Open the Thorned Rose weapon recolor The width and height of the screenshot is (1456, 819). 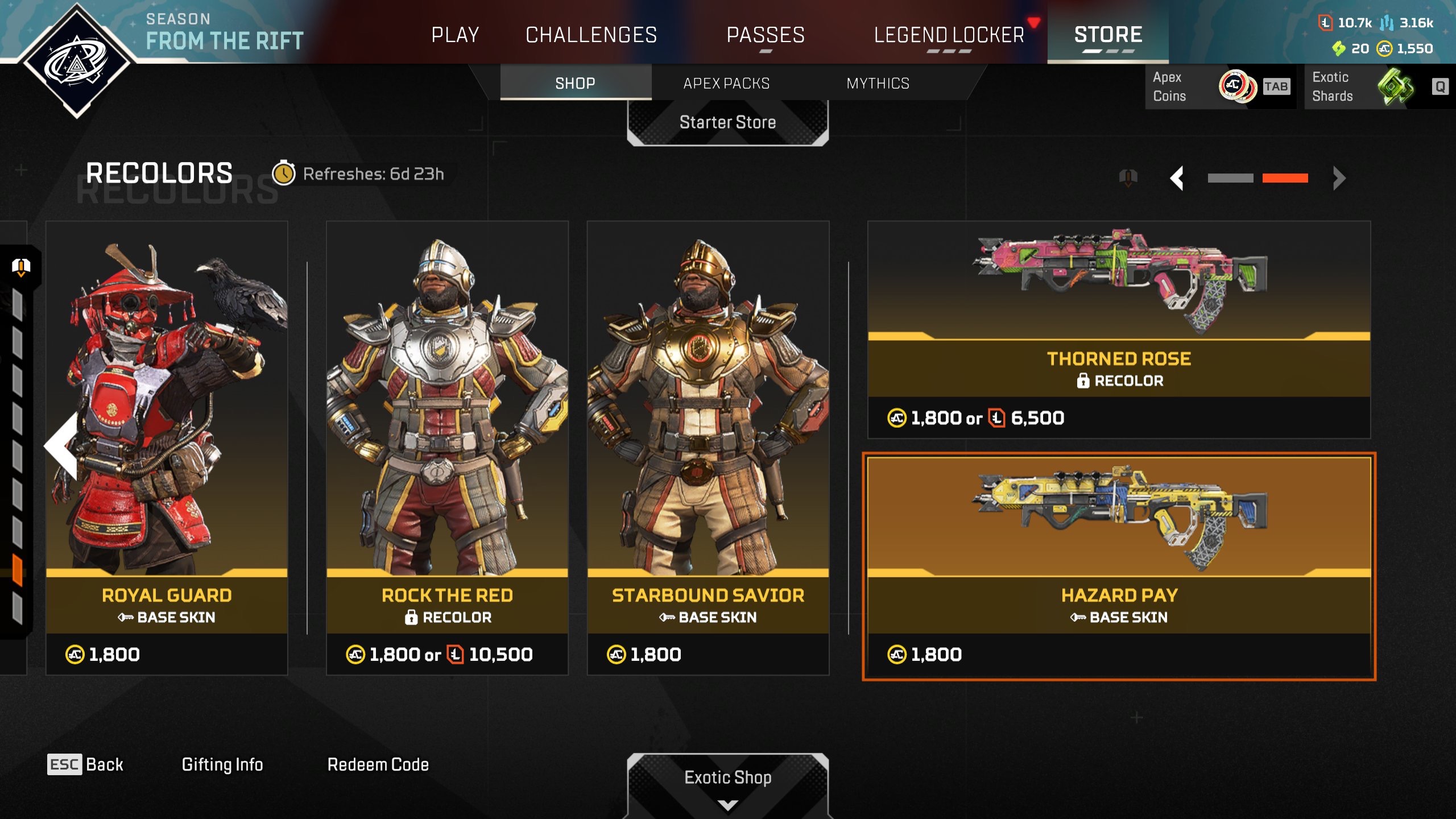(x=1119, y=330)
